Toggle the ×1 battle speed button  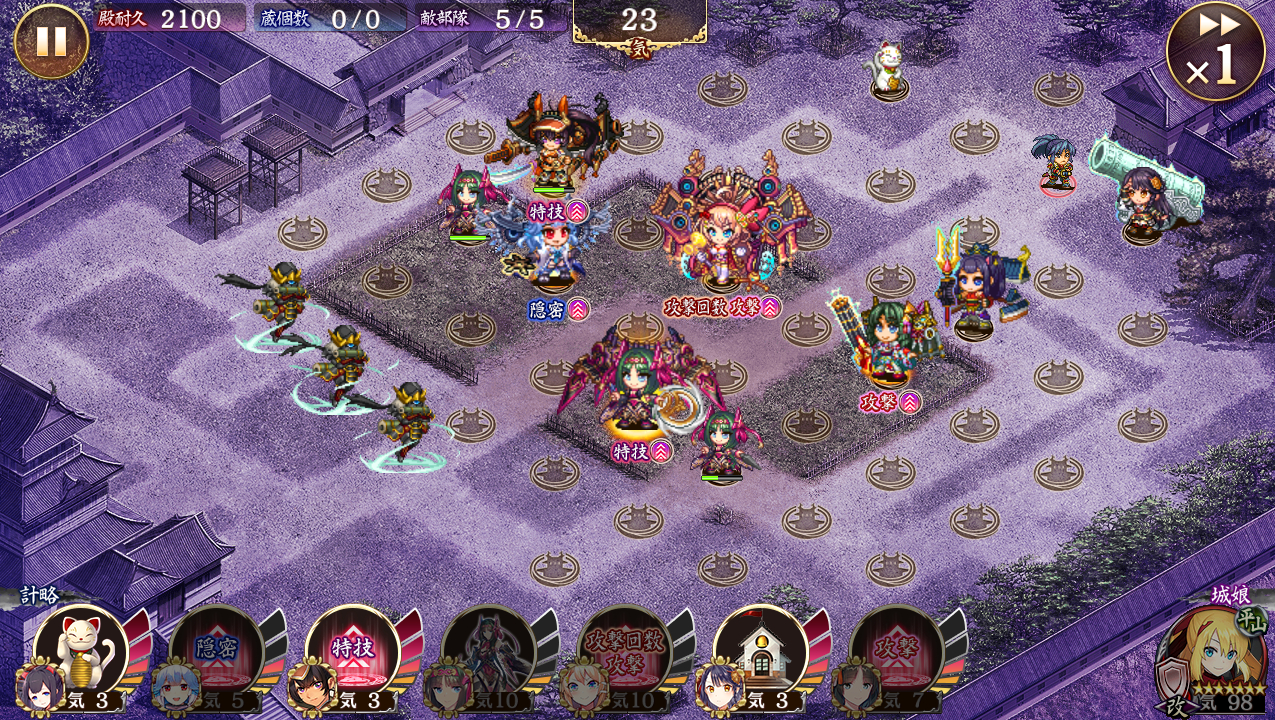[1215, 51]
